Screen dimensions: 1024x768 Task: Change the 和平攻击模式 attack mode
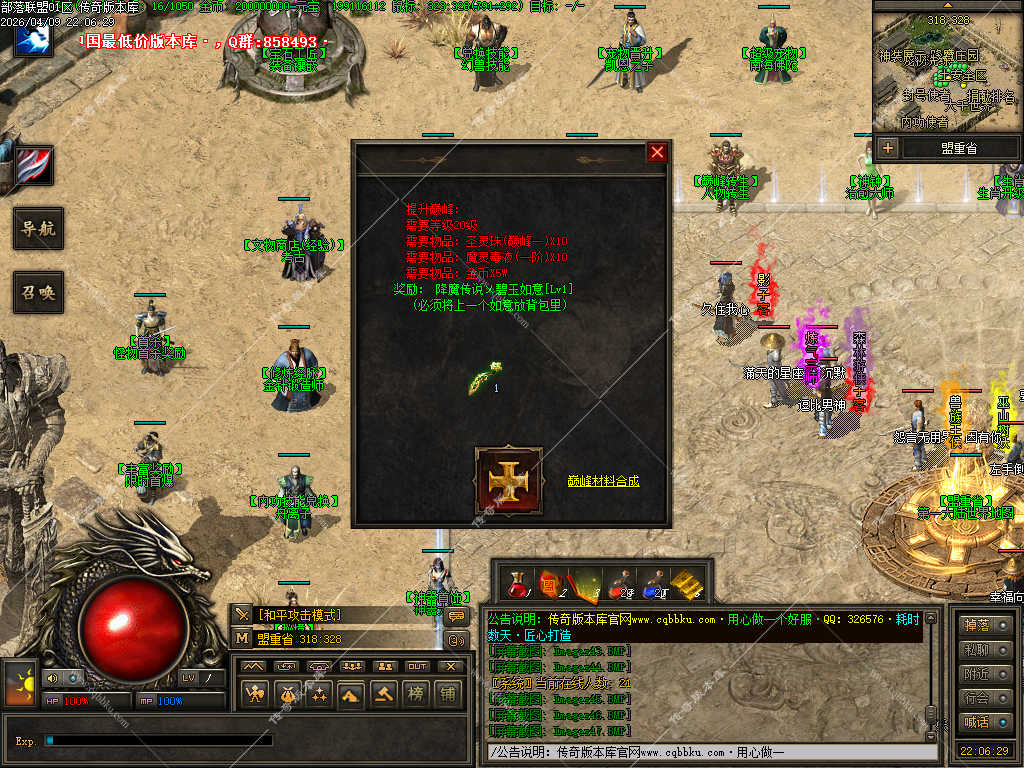pos(300,615)
